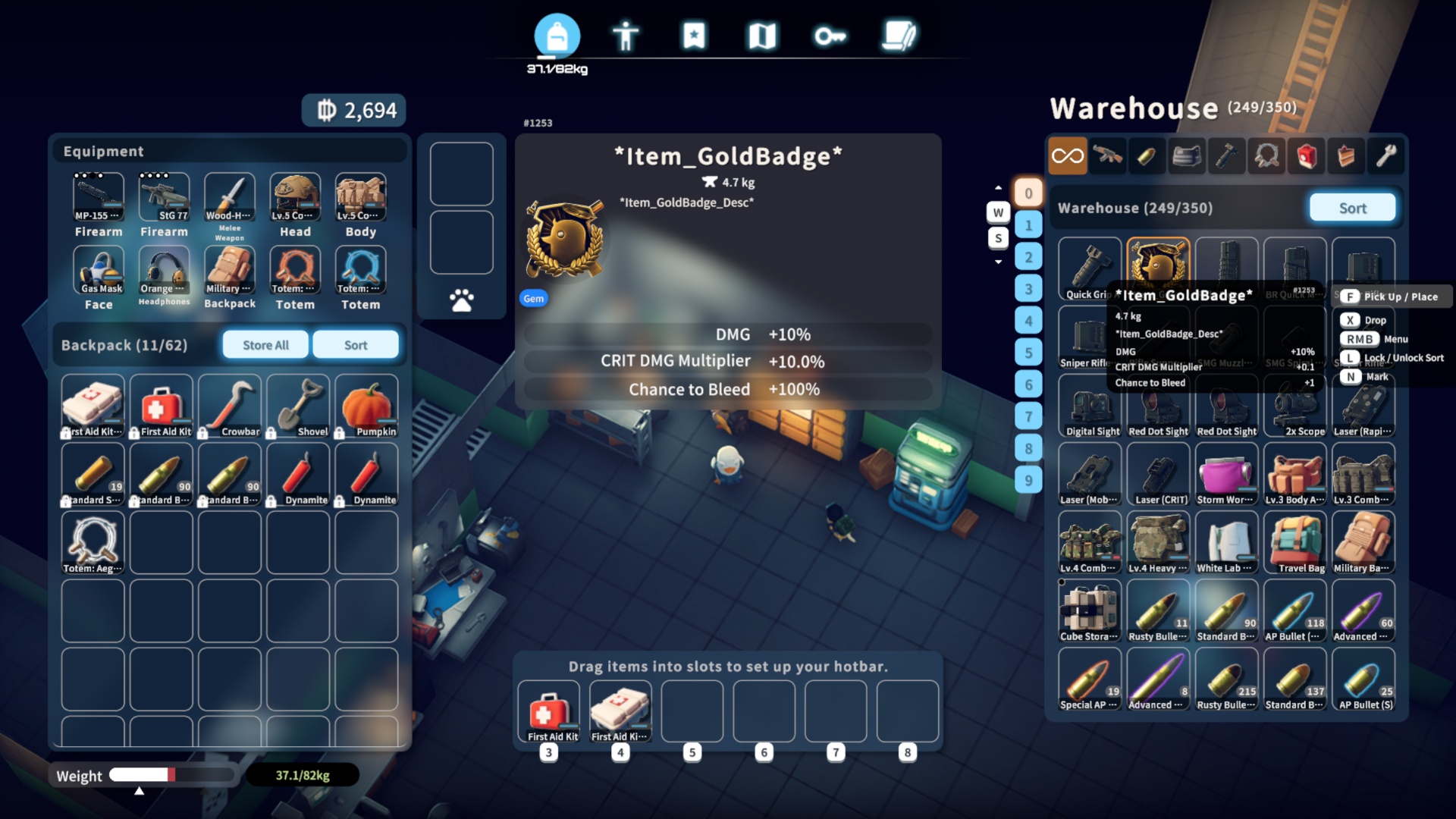Switch to warehouse page 9
This screenshot has height=819, width=1456.
click(x=1028, y=480)
